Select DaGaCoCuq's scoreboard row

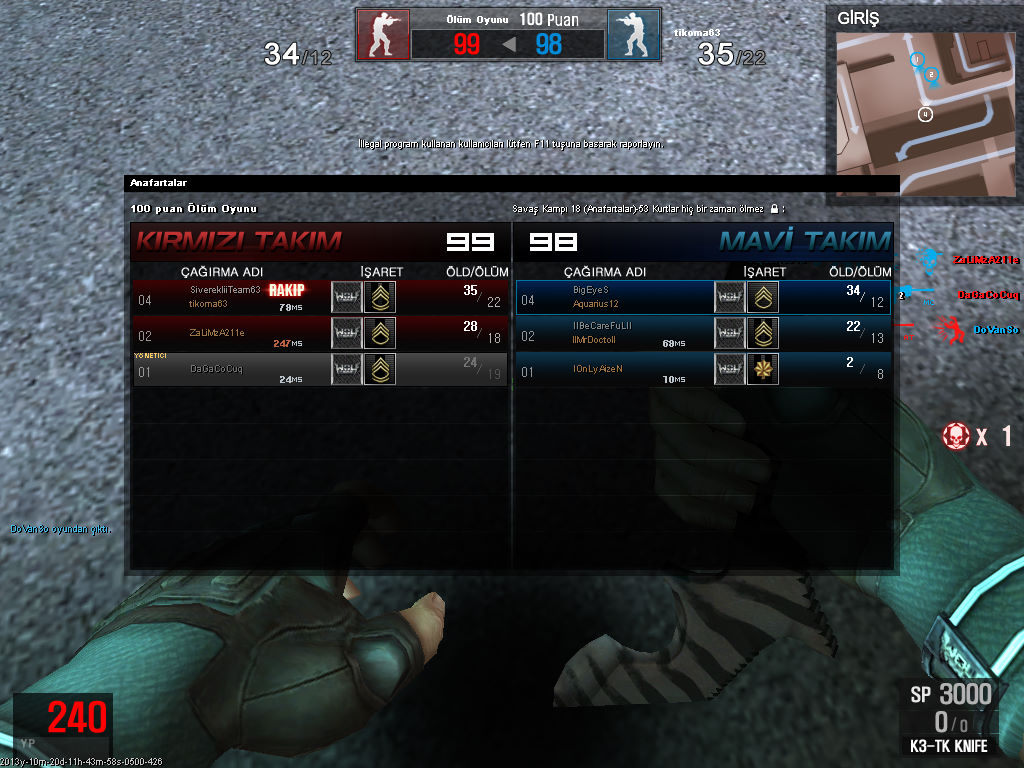[320, 369]
